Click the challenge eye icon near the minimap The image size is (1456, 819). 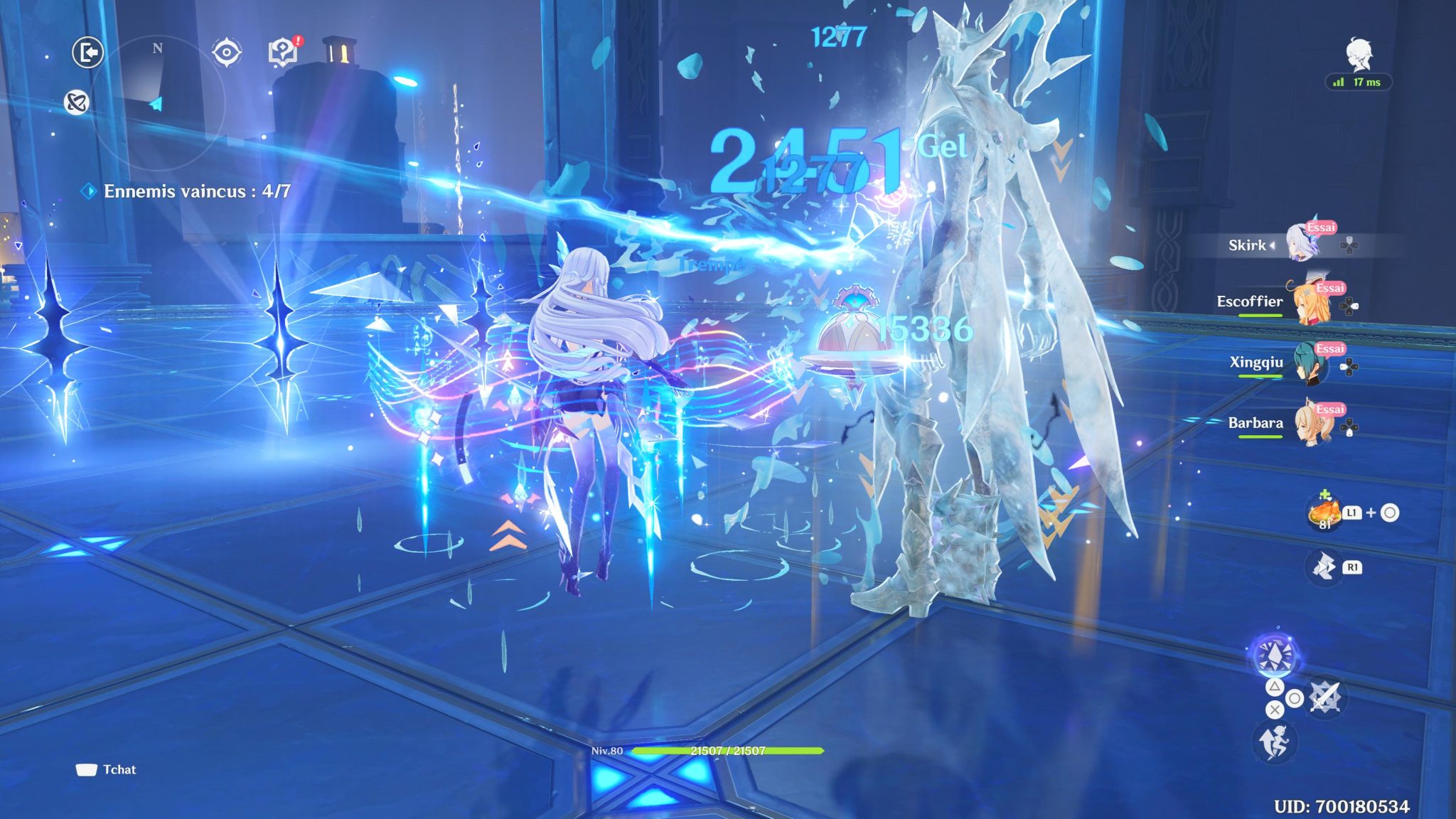coord(226,50)
